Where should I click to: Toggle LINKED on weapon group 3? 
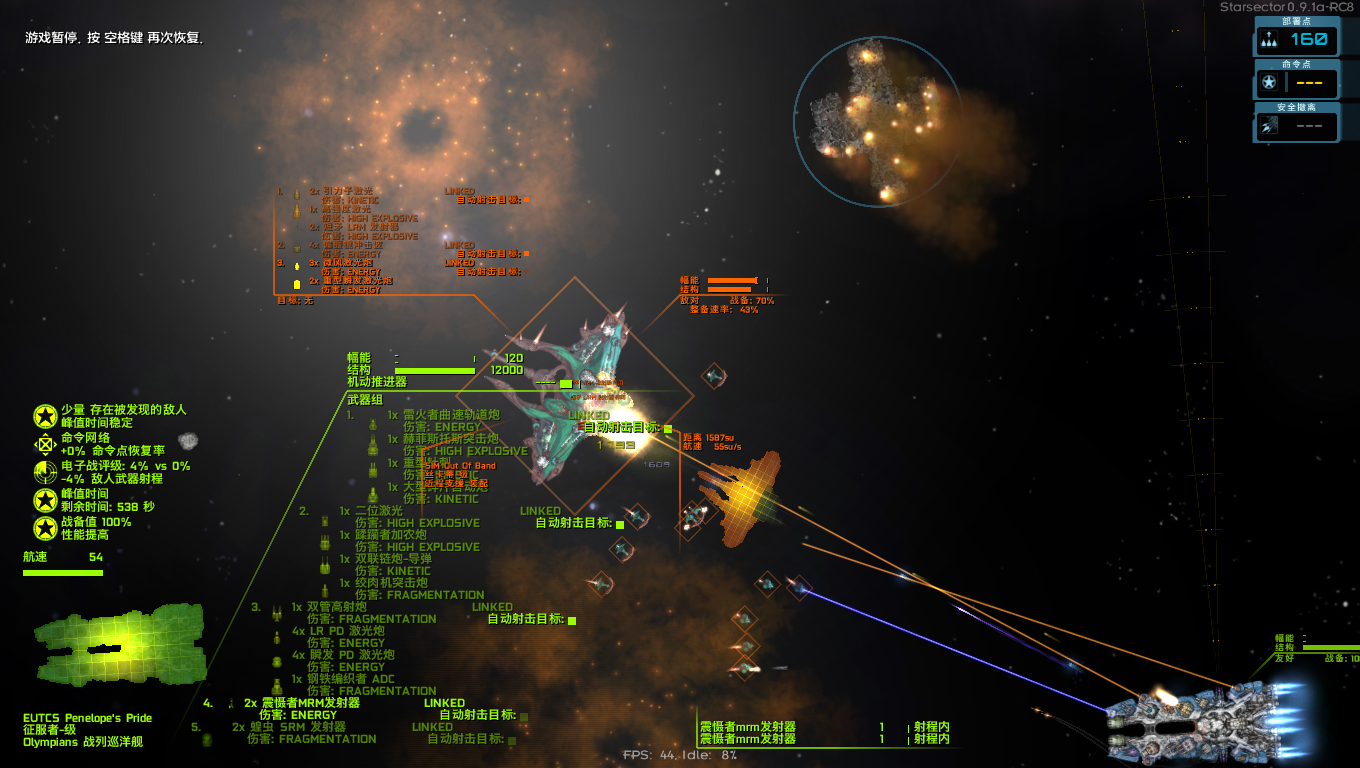tap(495, 607)
